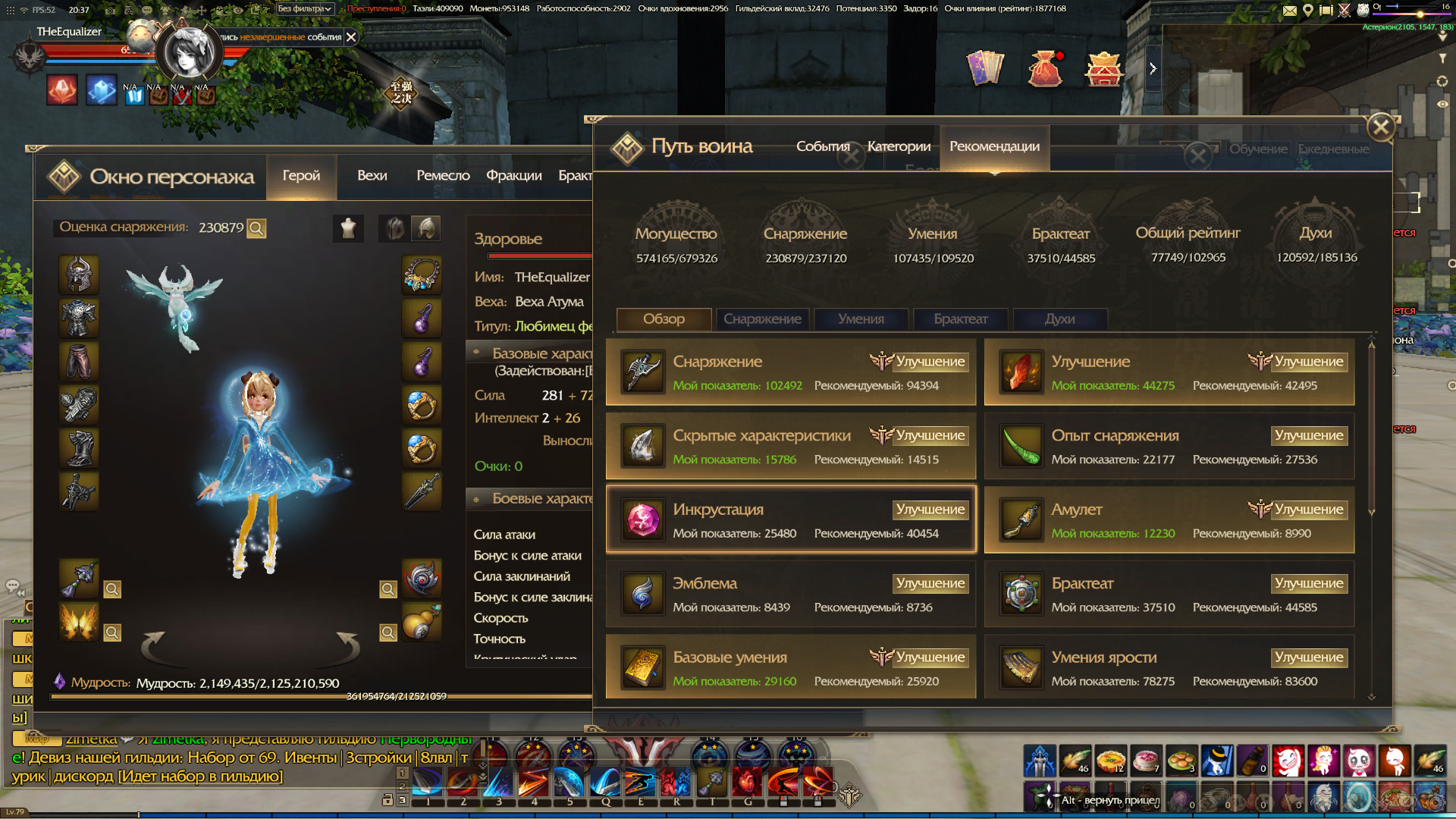Show the Духи sub-tab
This screenshot has height=819, width=1456.
pos(1059,319)
